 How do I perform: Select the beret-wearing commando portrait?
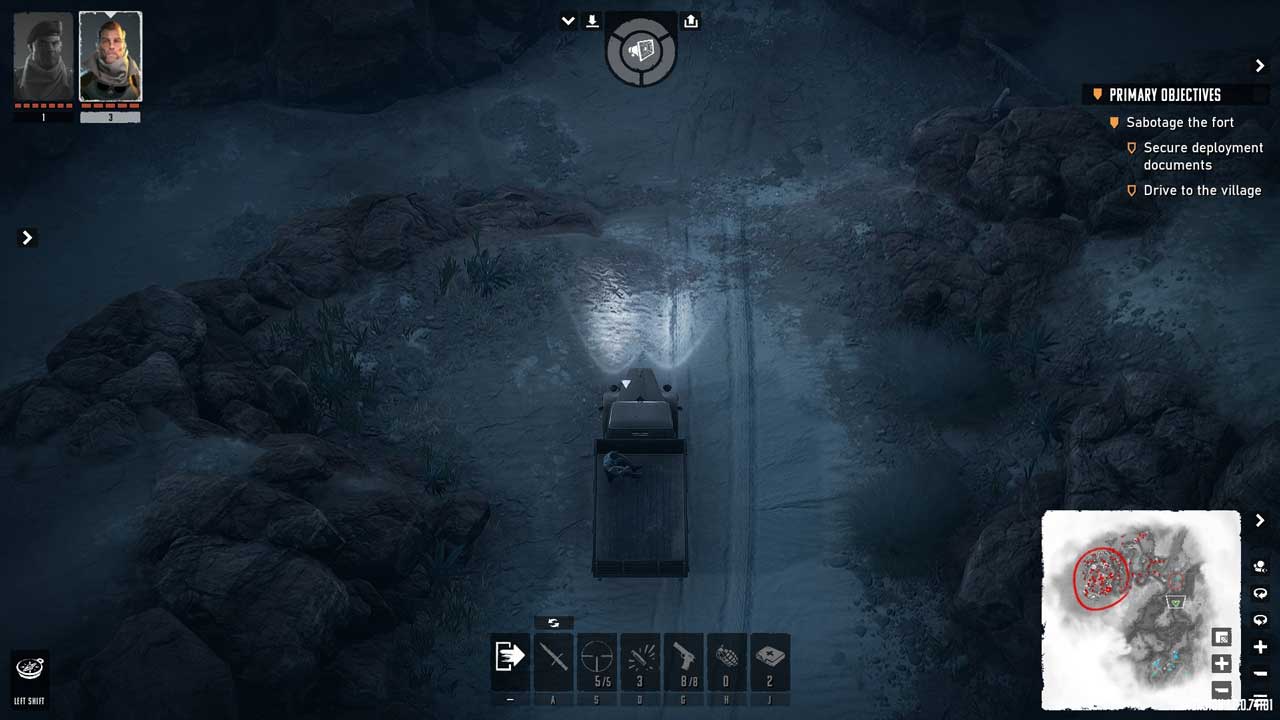(43, 57)
